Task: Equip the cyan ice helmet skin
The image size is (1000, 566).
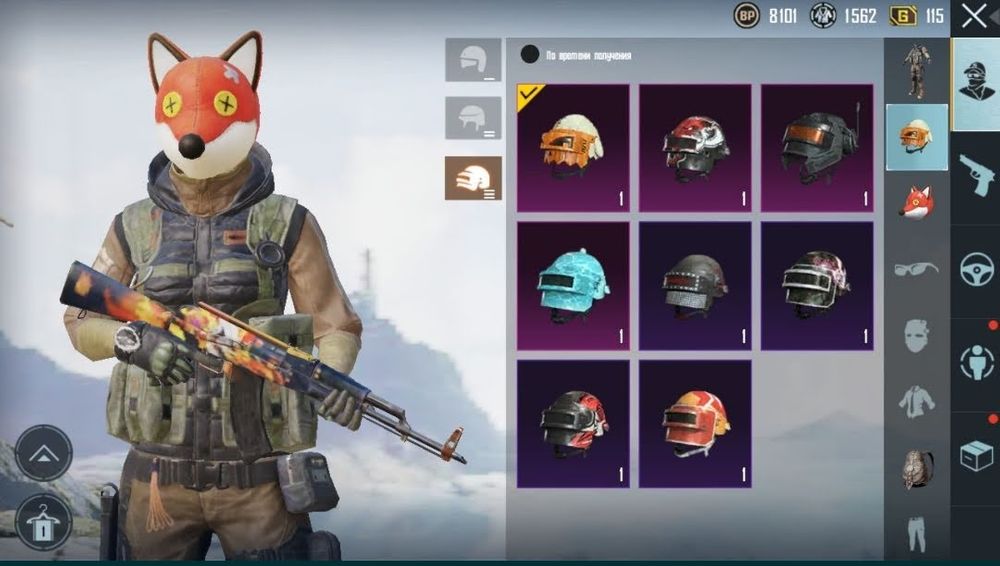Action: coord(573,285)
